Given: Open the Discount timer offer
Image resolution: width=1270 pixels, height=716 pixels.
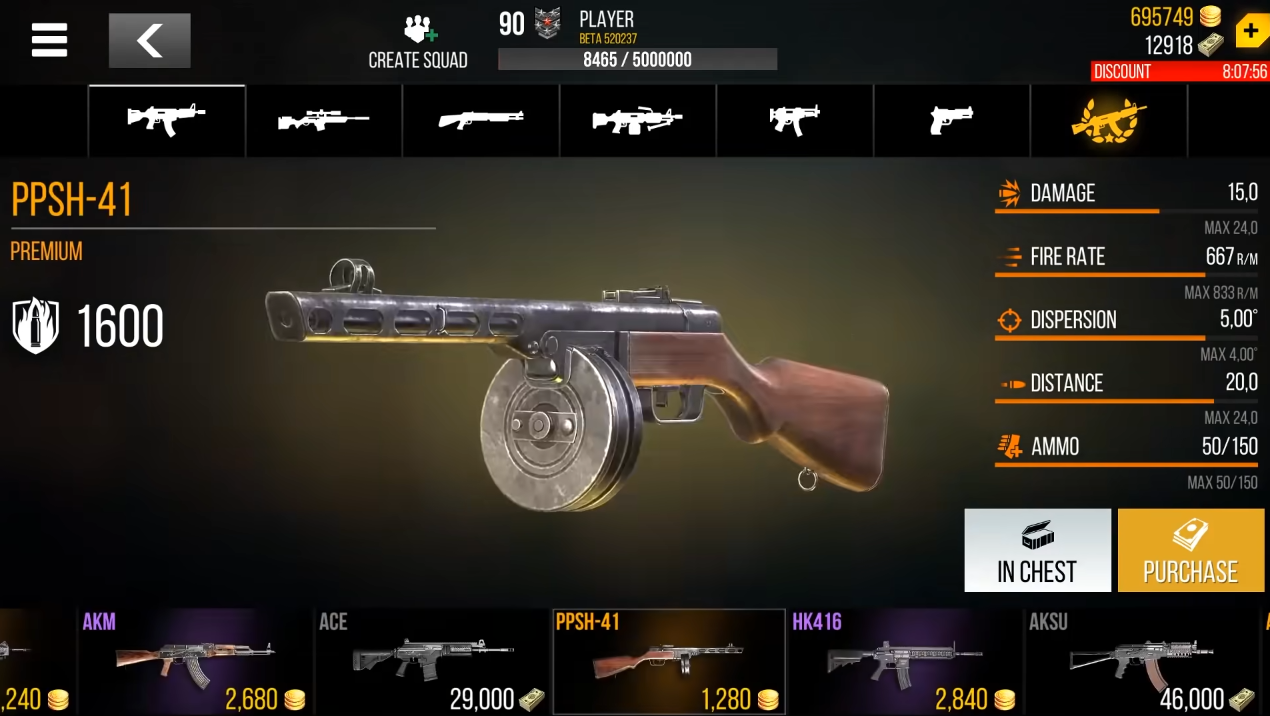Looking at the screenshot, I should point(1180,72).
